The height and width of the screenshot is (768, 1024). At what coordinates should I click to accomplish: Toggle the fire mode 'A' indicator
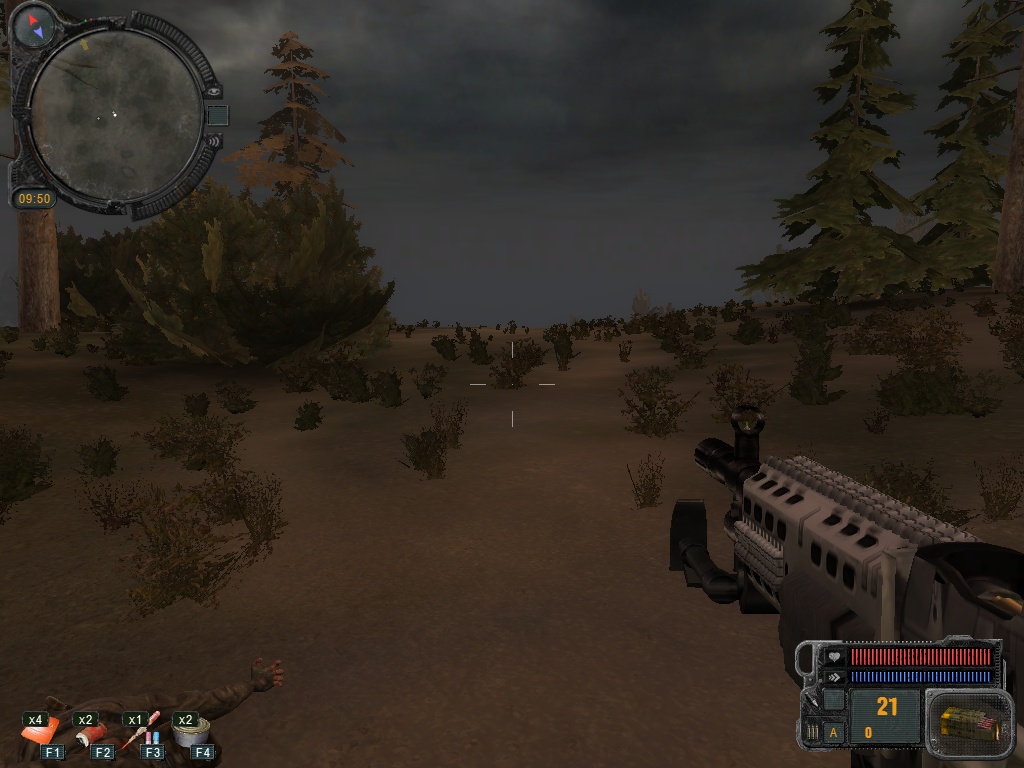point(834,733)
